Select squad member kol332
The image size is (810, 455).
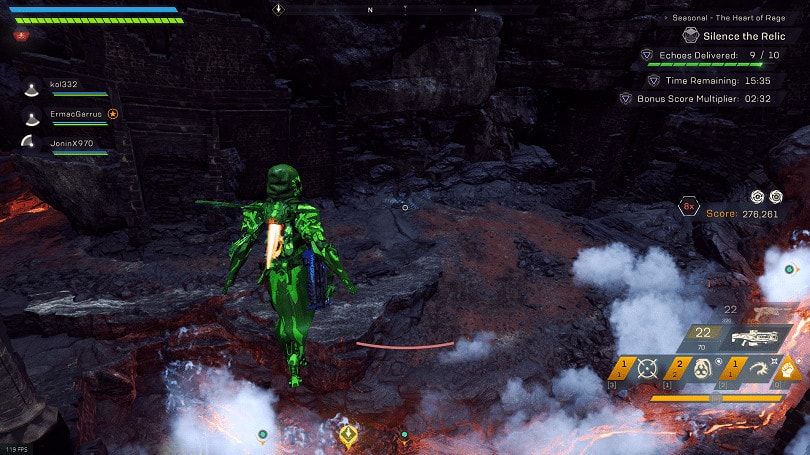coord(61,85)
